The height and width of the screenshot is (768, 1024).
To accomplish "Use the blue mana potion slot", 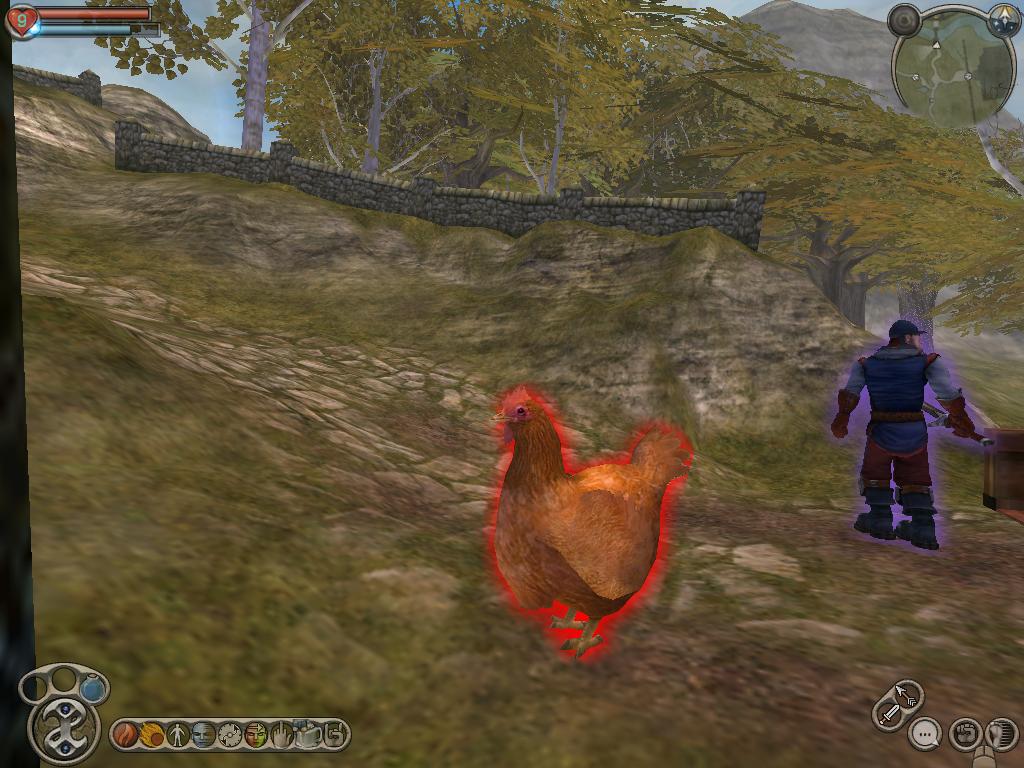I will pyautogui.click(x=93, y=688).
